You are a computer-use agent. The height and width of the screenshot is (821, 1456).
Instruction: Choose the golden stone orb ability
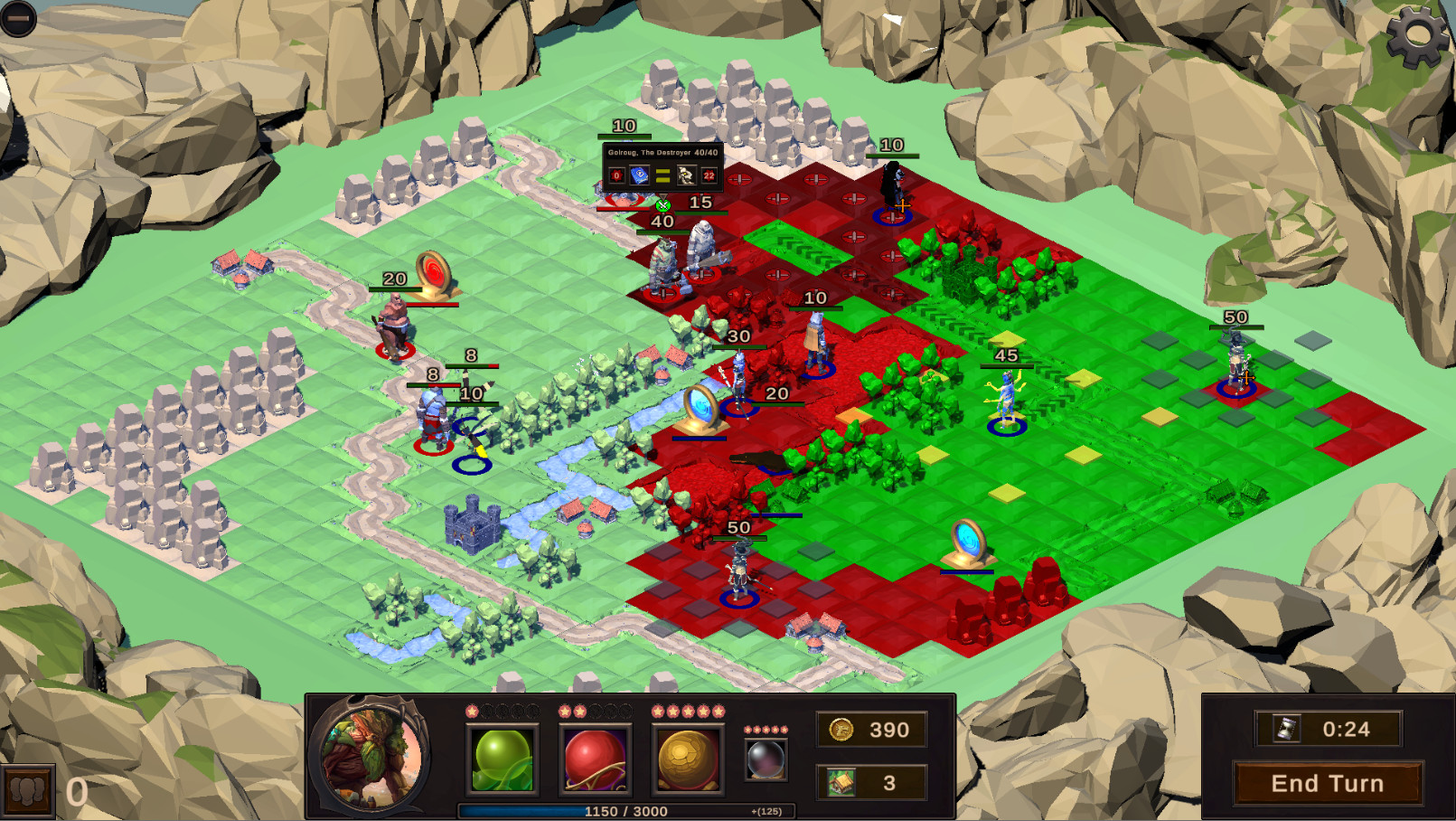point(687,760)
